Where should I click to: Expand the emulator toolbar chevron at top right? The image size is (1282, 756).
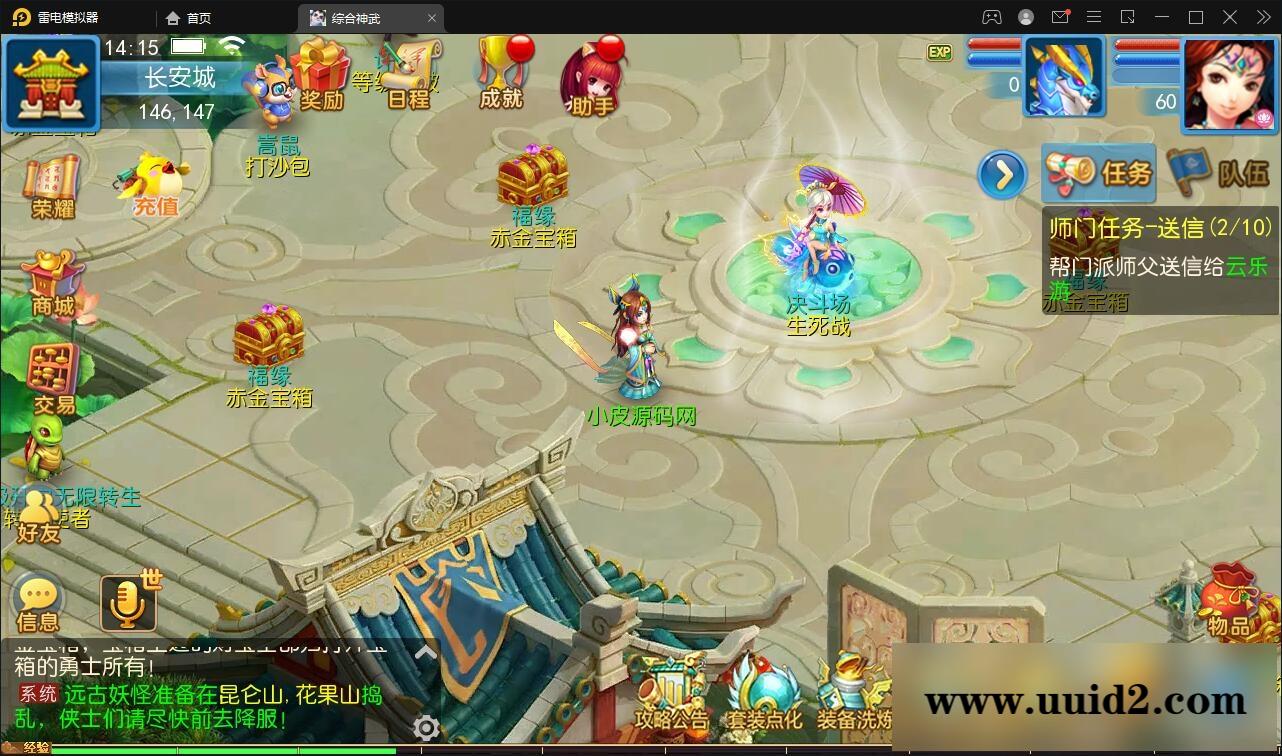point(1263,17)
